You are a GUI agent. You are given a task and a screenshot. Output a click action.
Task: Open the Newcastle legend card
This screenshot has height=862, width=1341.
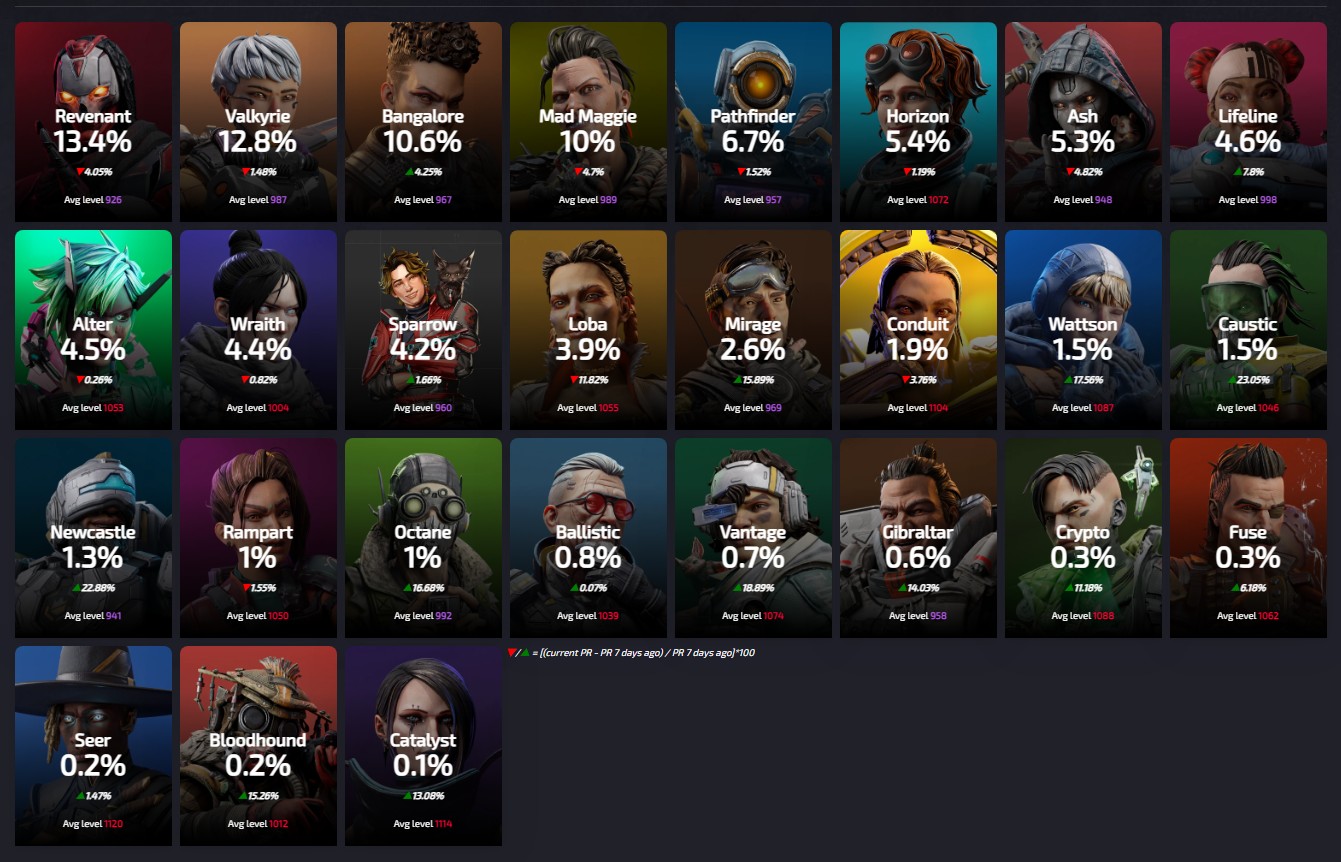point(93,538)
